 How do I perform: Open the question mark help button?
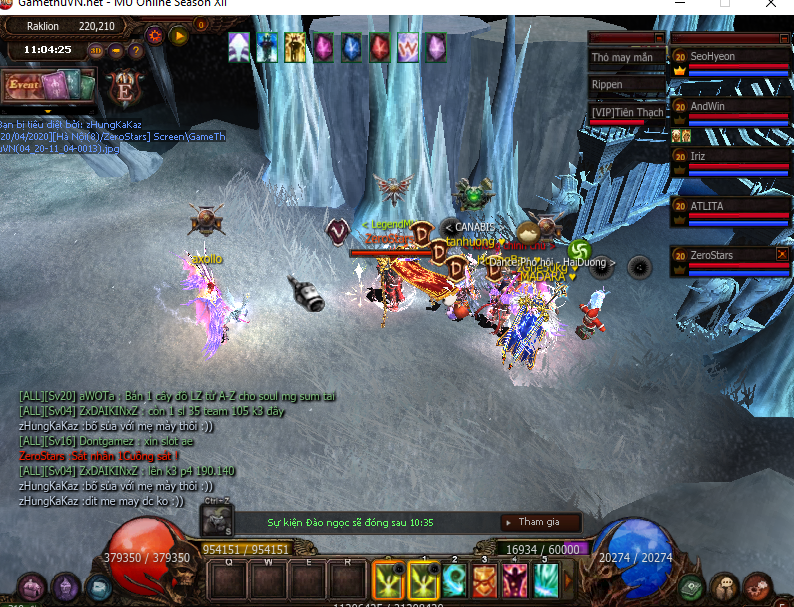(x=134, y=50)
